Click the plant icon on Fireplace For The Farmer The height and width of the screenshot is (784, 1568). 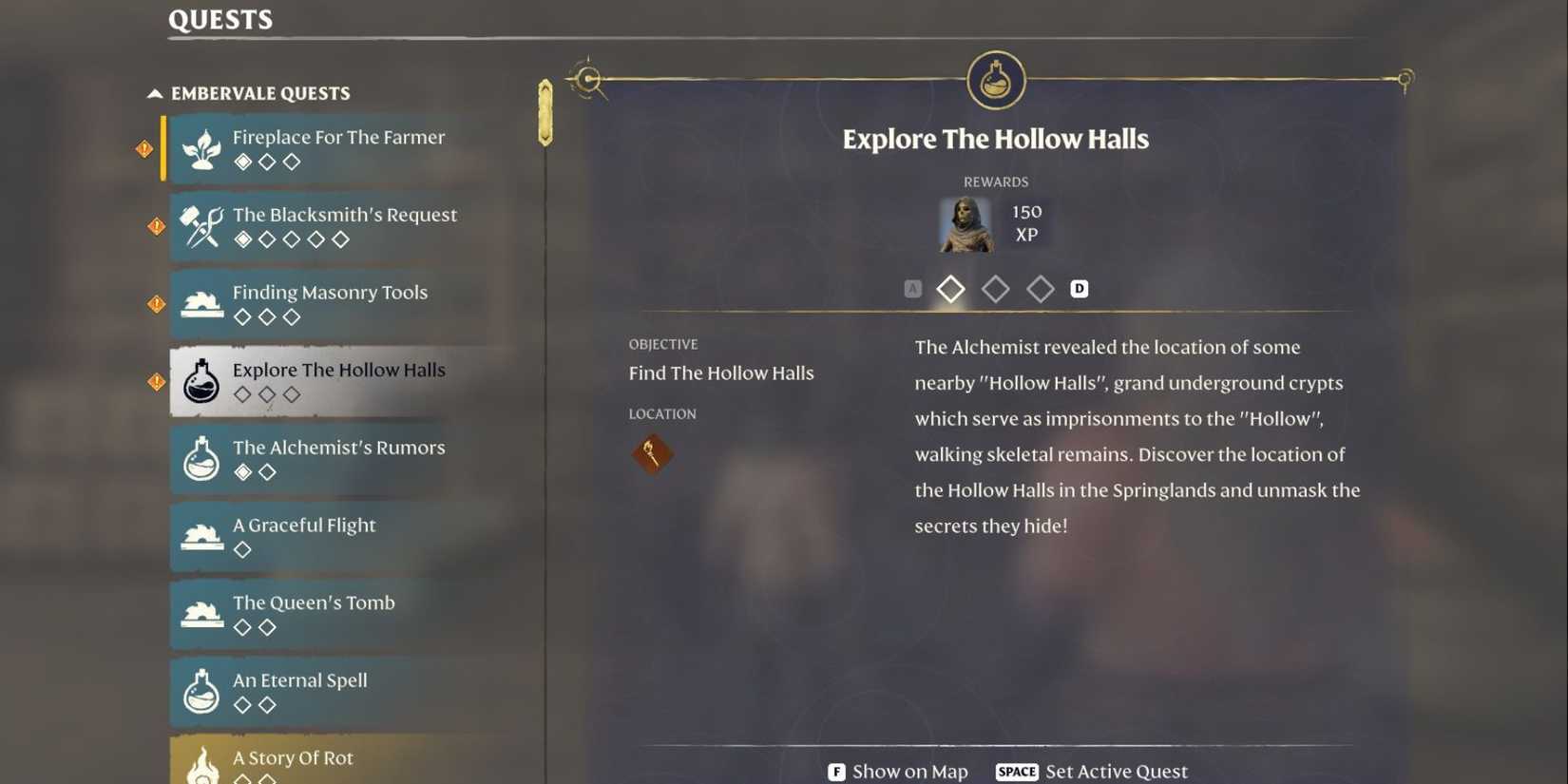click(x=201, y=149)
